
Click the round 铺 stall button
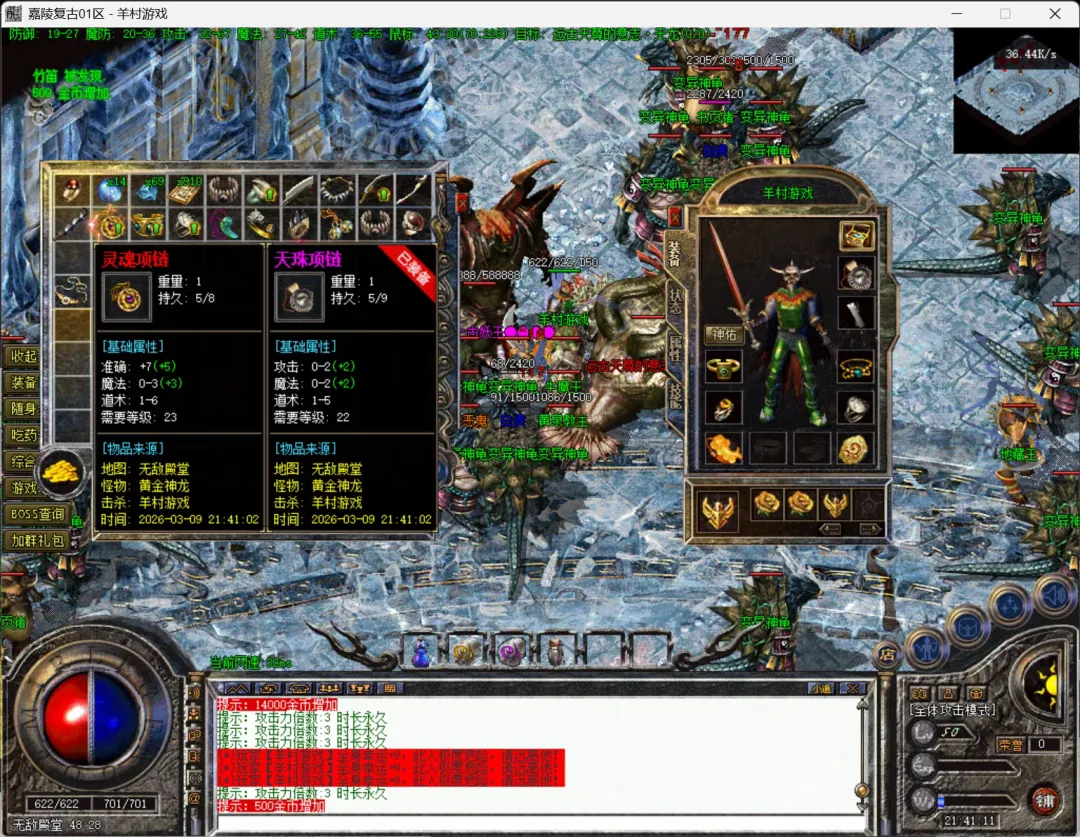tap(1044, 801)
